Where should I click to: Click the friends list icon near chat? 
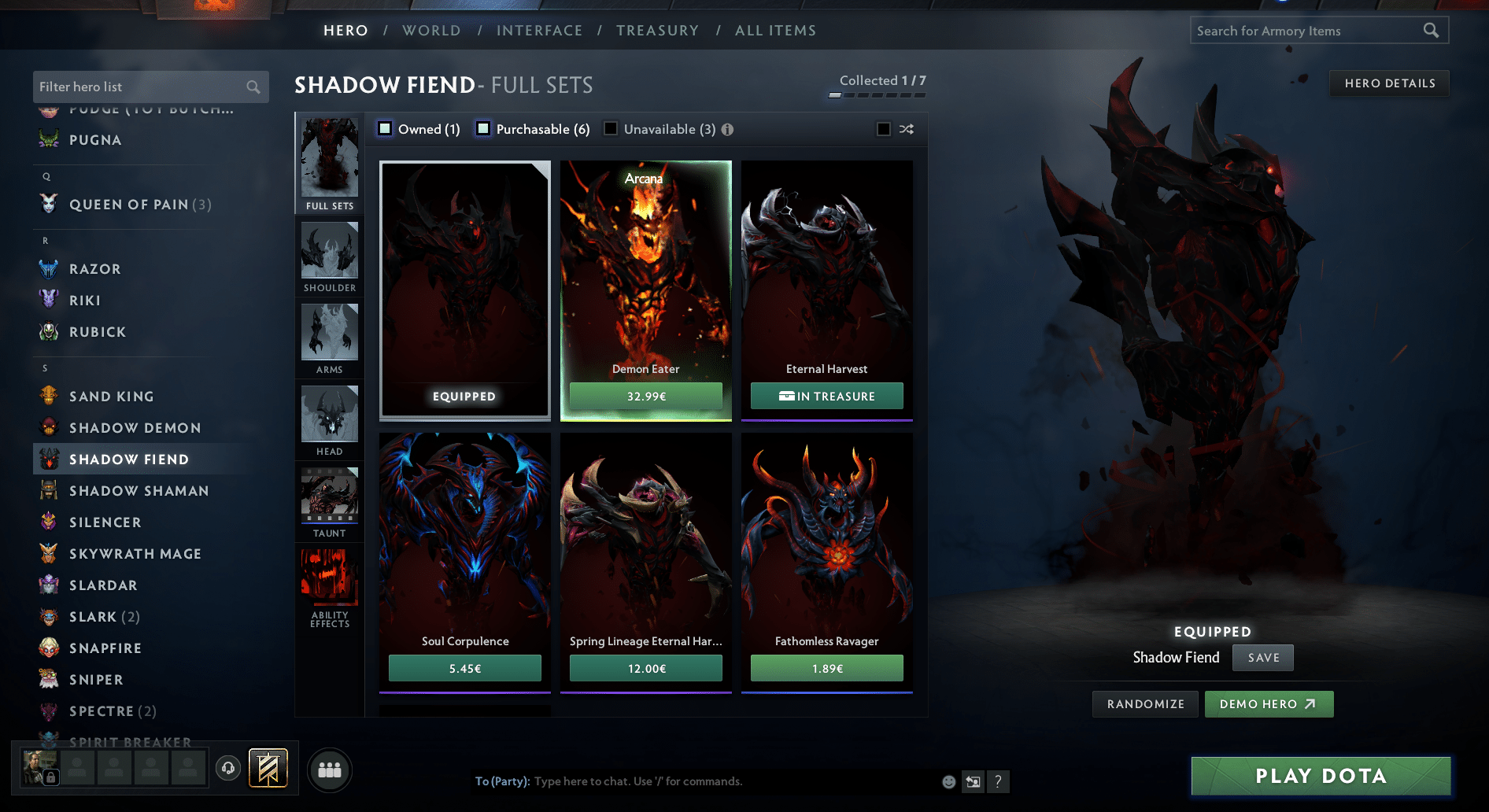[x=330, y=770]
